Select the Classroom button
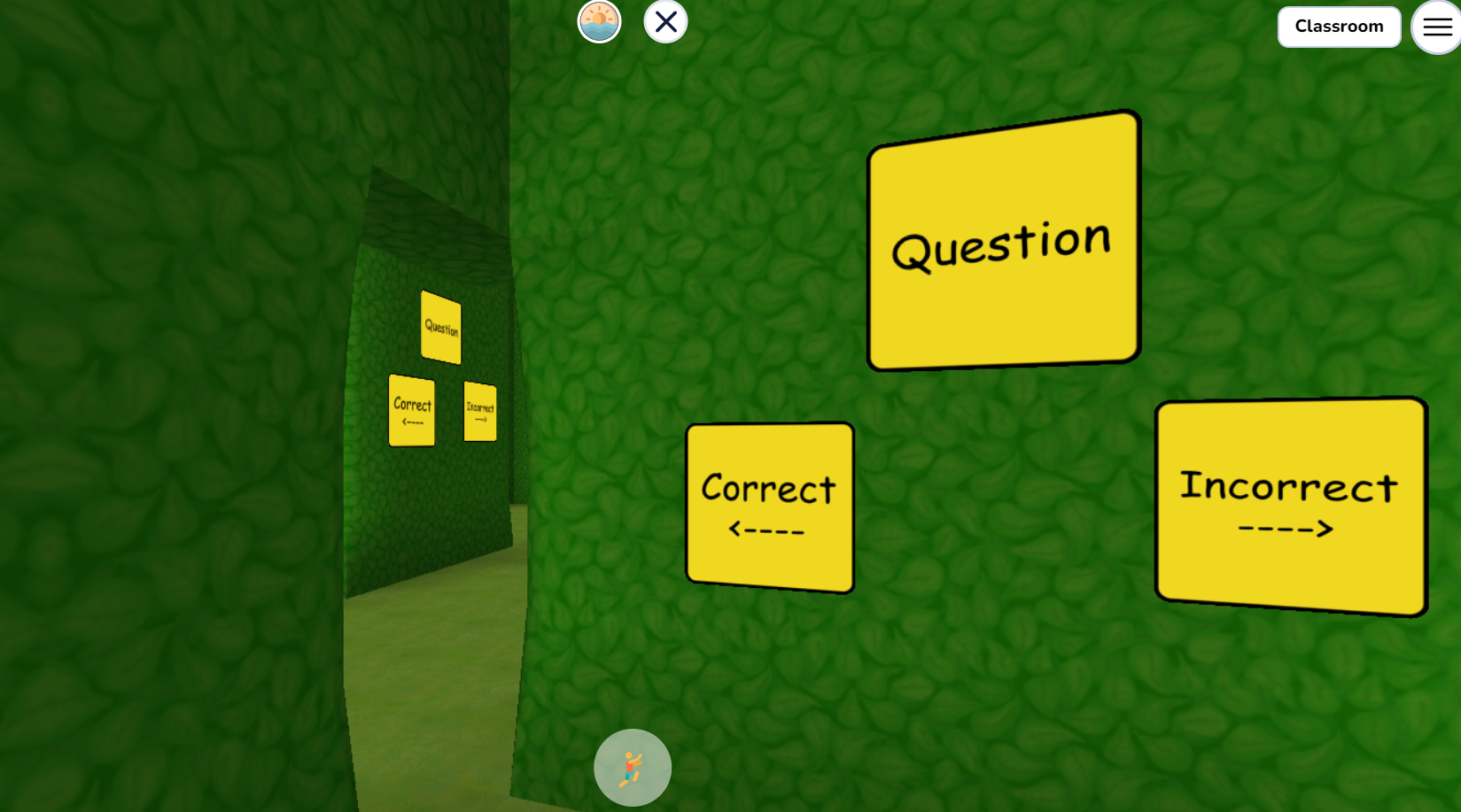This screenshot has height=812, width=1461. coord(1339,27)
